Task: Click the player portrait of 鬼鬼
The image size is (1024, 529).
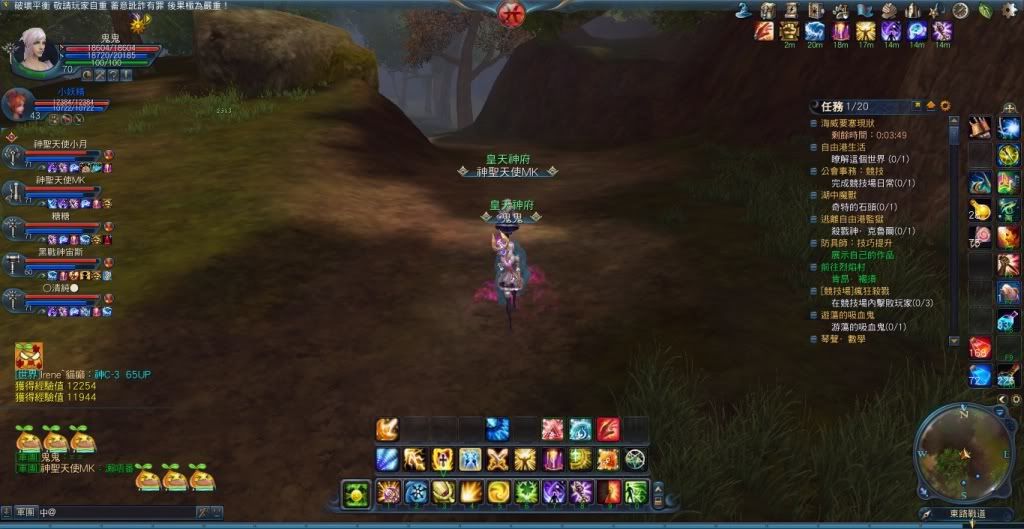Action: click(x=36, y=48)
